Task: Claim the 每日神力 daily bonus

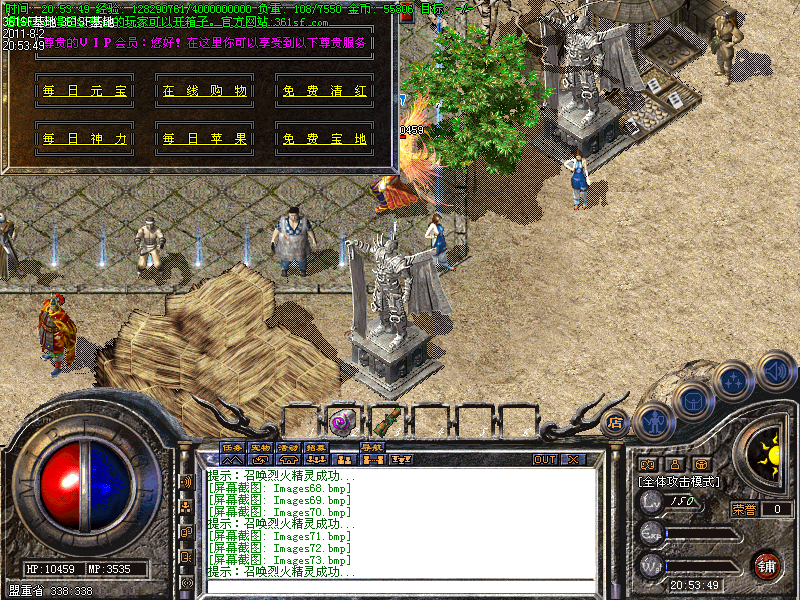Action: [x=85, y=139]
